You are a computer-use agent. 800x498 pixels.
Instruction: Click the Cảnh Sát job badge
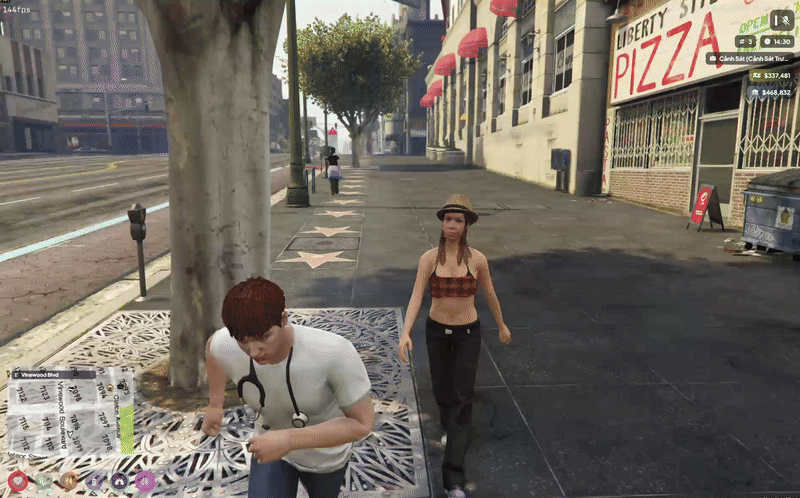point(749,58)
